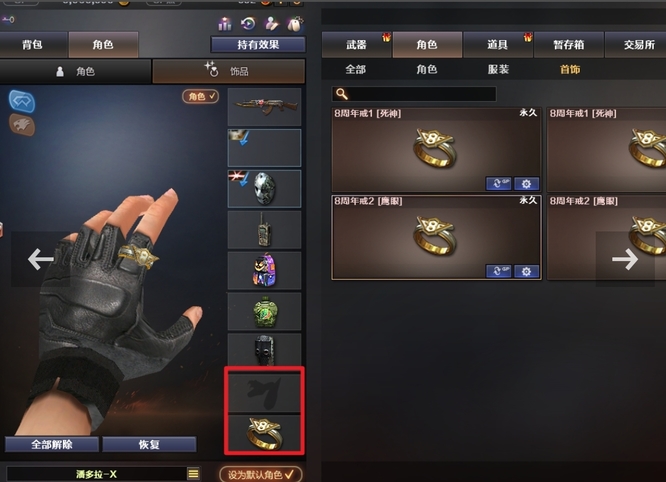The width and height of the screenshot is (666, 482).
Task: Unequip everything with 全部解除
Action: point(51,445)
